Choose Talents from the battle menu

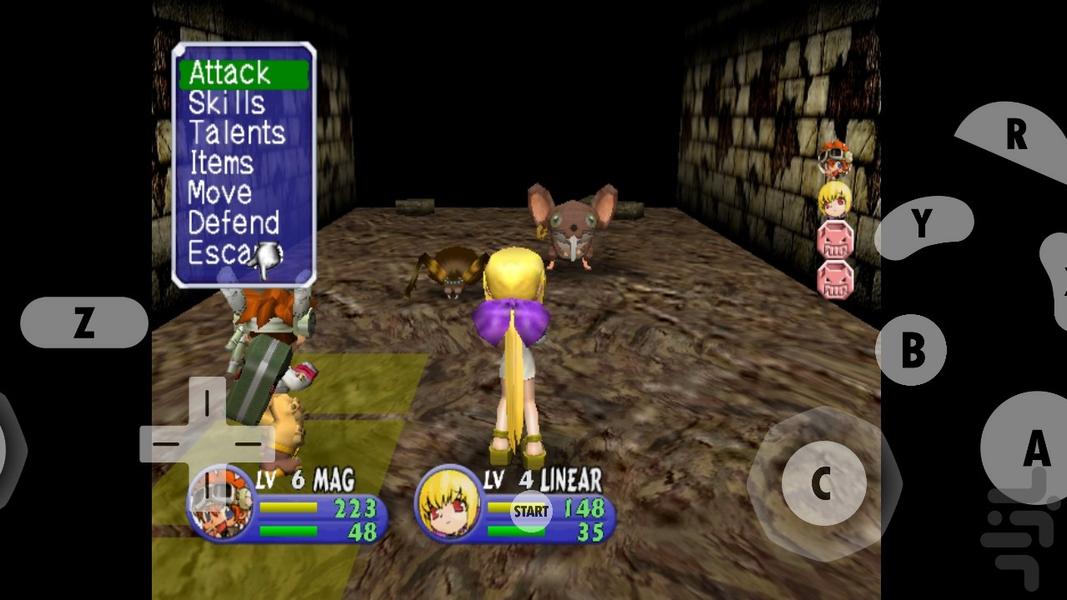click(237, 133)
